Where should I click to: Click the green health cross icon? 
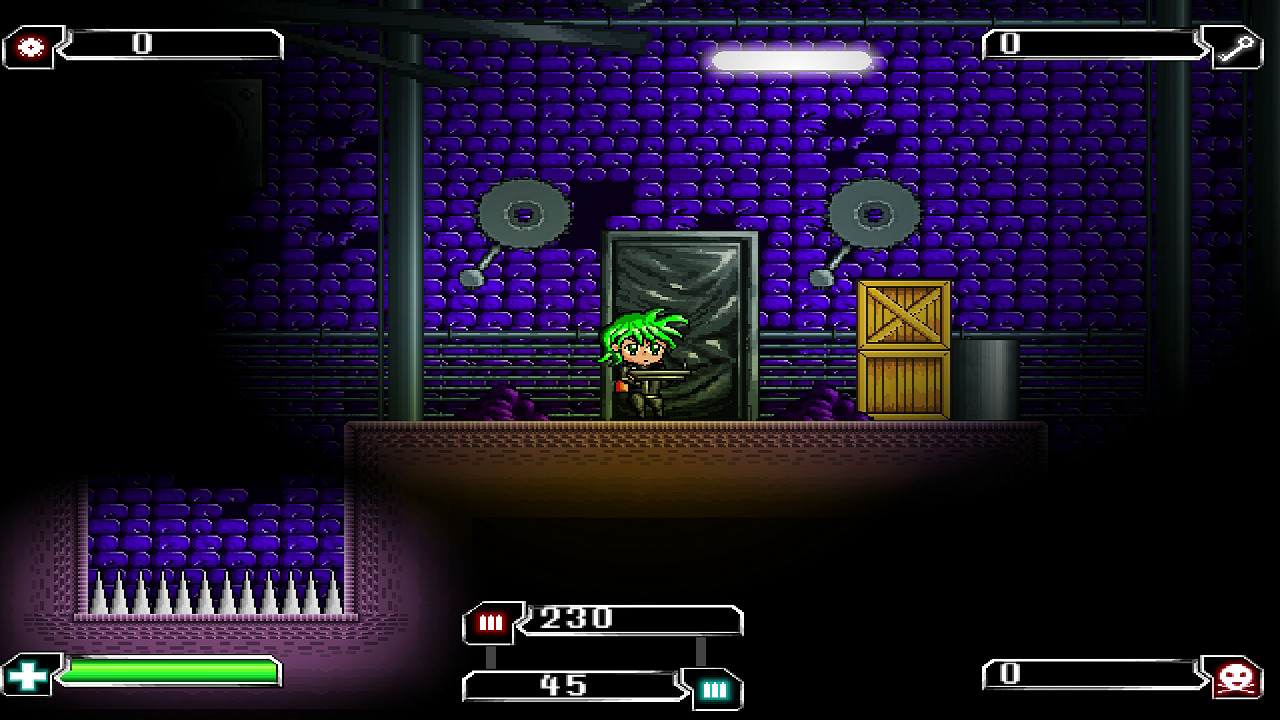[29, 674]
